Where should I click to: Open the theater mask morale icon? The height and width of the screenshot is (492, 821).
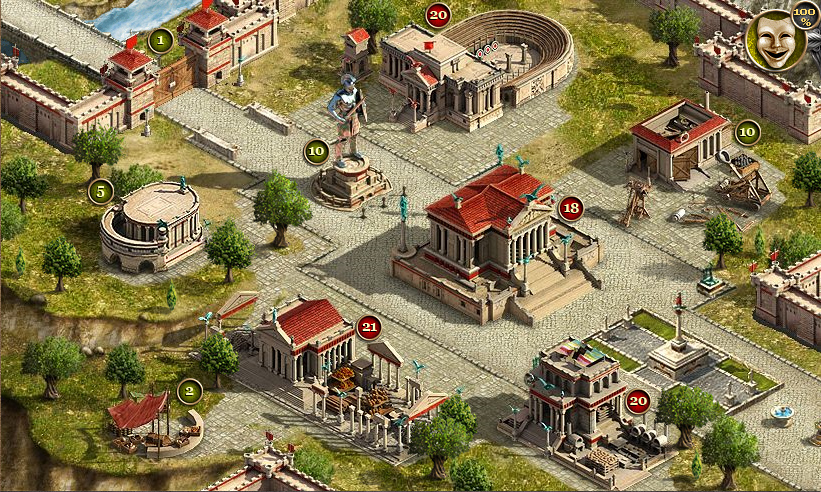point(774,40)
